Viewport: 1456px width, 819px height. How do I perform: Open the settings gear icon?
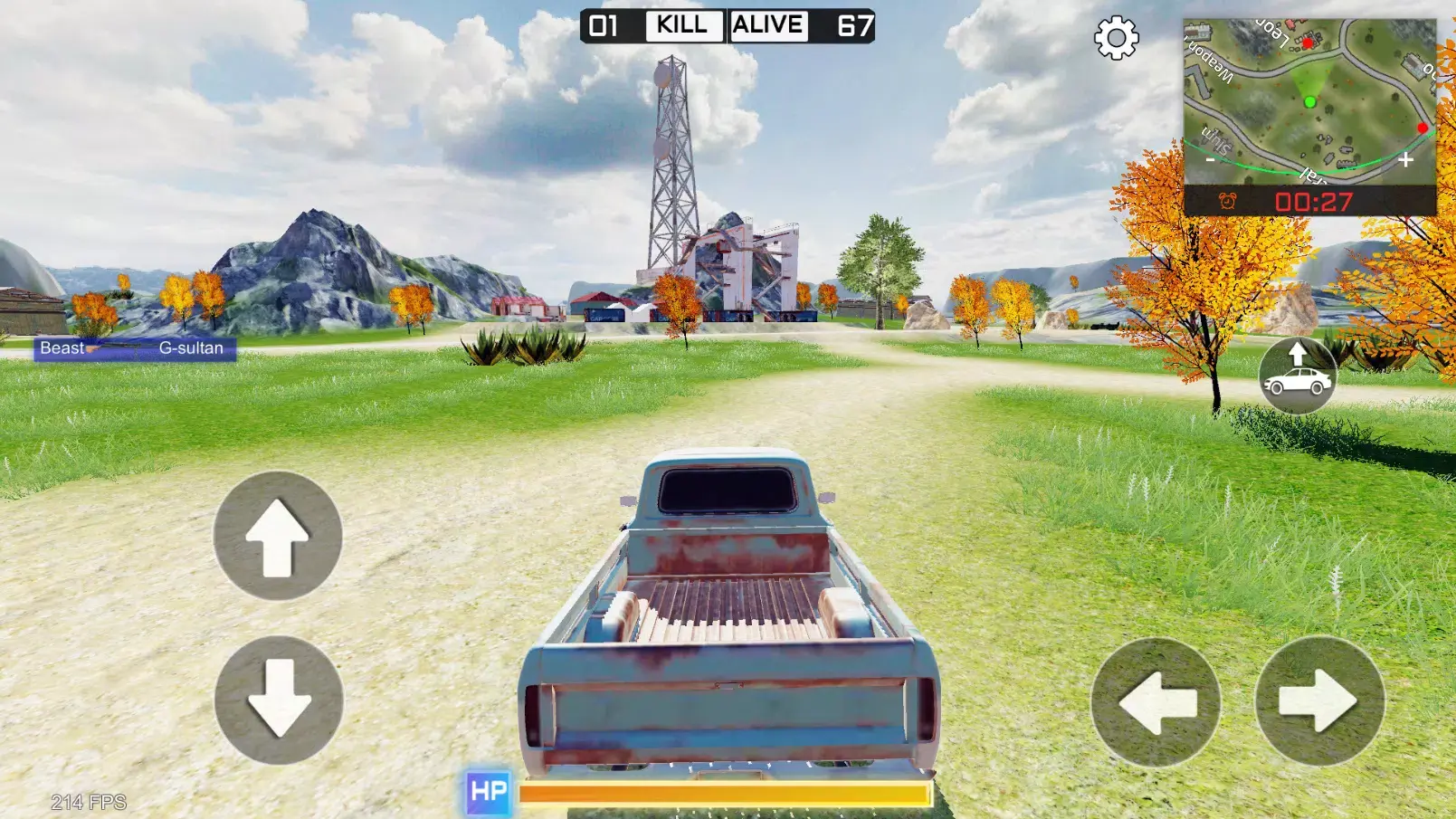pos(1115,39)
